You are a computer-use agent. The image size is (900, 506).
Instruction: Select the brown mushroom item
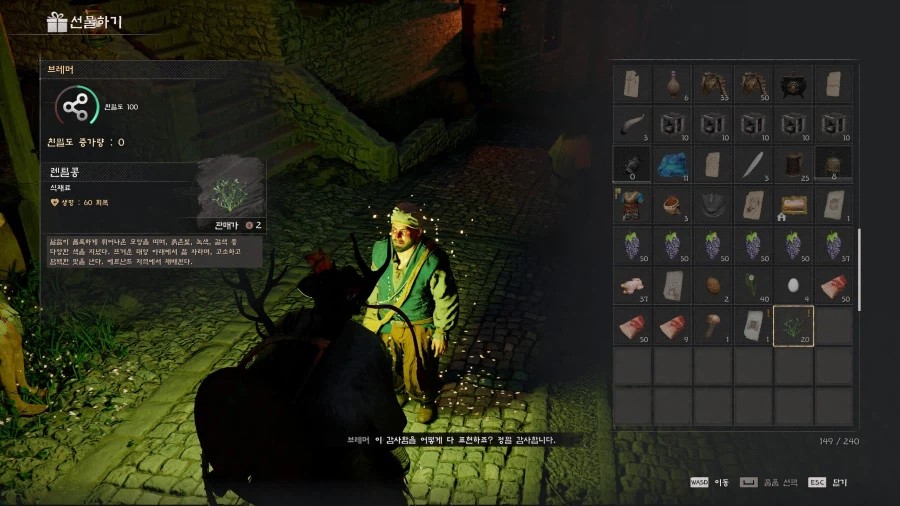point(712,326)
